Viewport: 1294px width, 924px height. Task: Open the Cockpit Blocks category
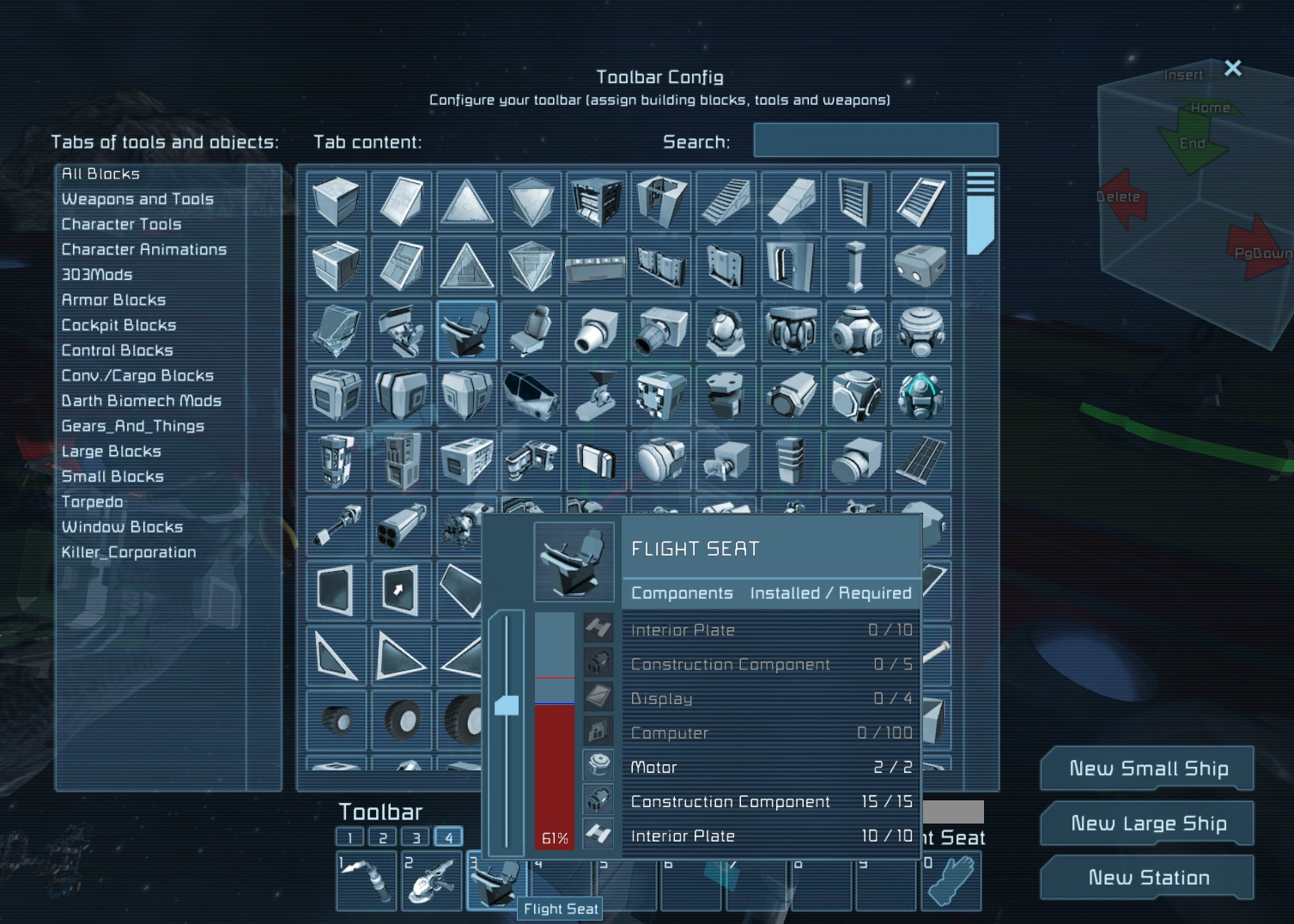(118, 325)
